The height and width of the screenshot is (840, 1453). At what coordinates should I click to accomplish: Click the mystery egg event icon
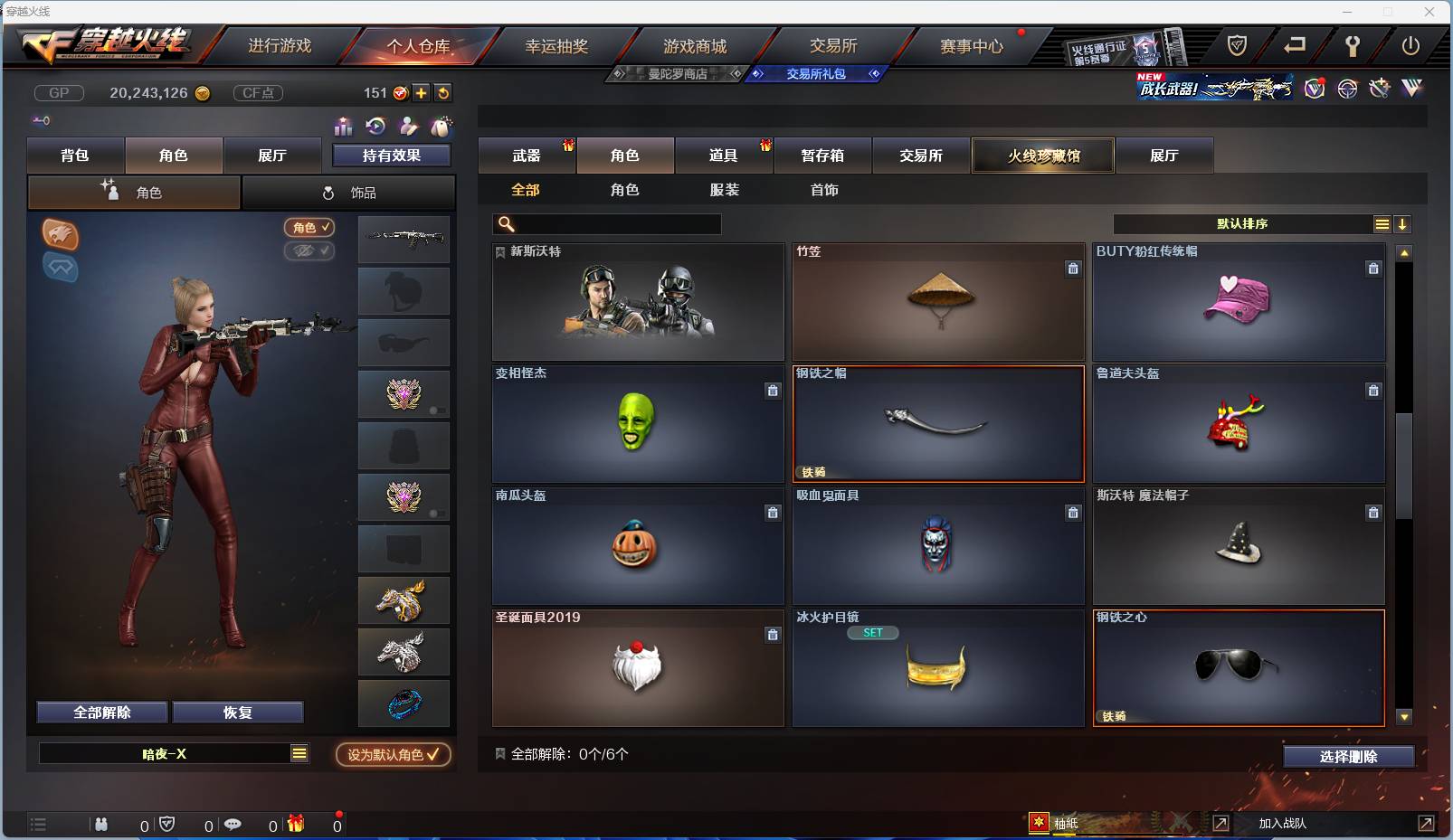441,127
